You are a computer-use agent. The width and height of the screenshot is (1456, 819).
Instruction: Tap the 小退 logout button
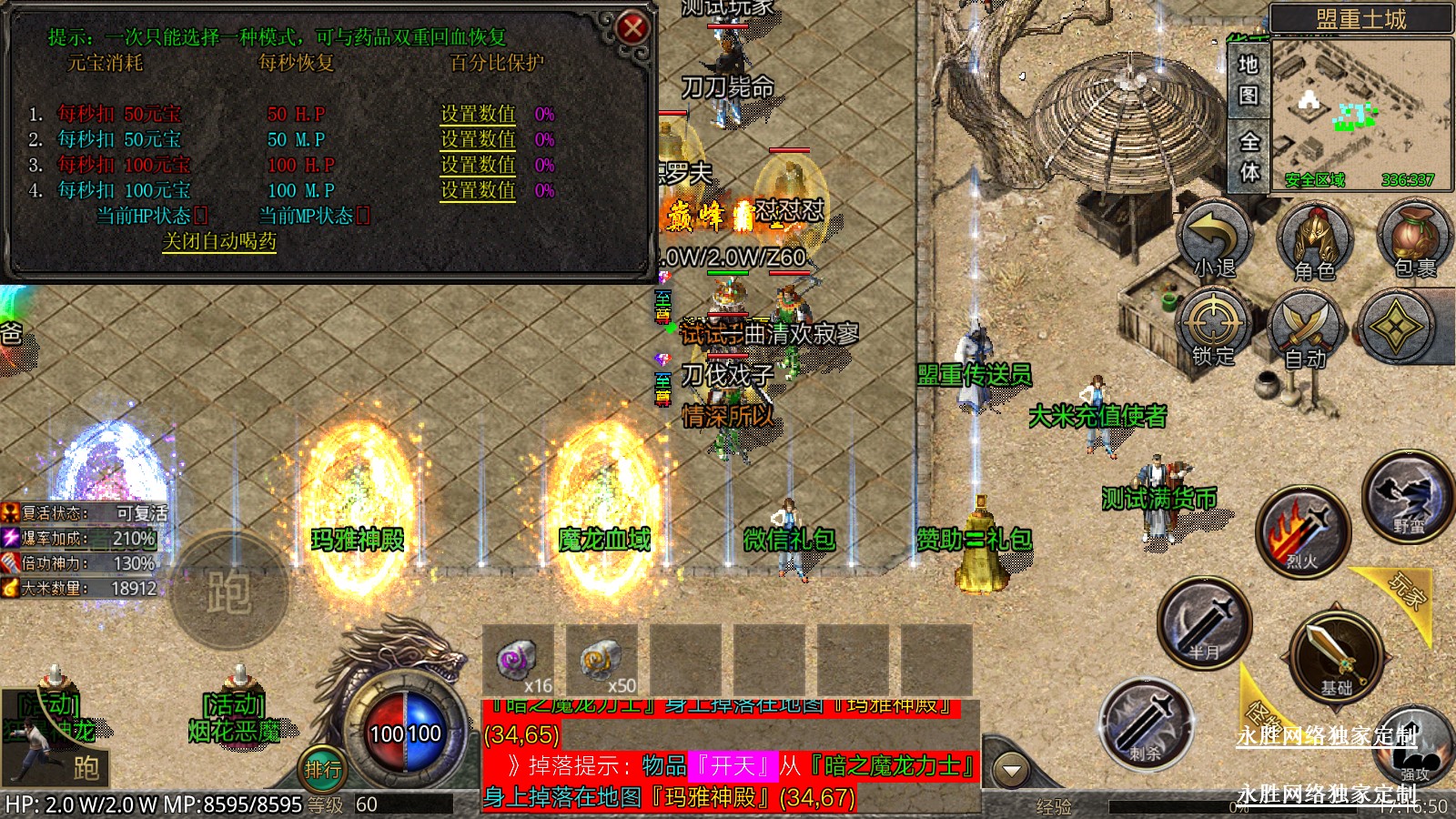1215,239
